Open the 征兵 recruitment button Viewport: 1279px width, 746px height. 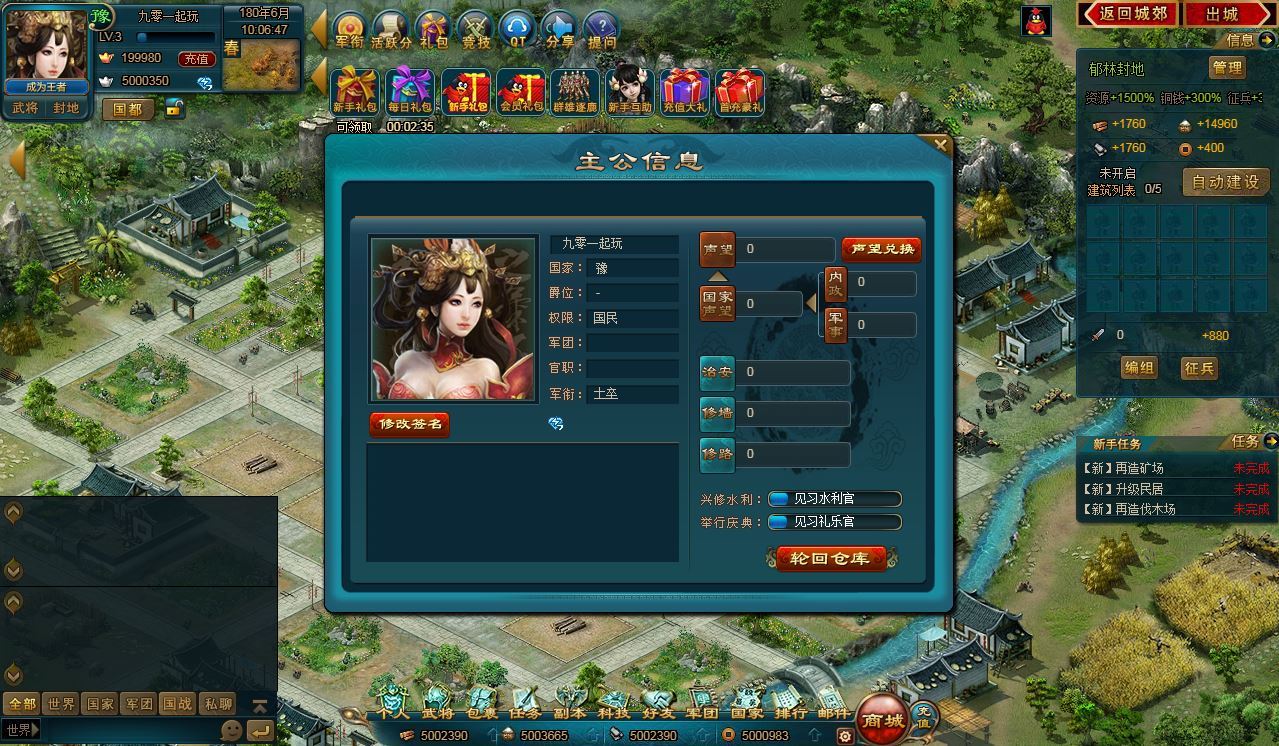pyautogui.click(x=1199, y=368)
